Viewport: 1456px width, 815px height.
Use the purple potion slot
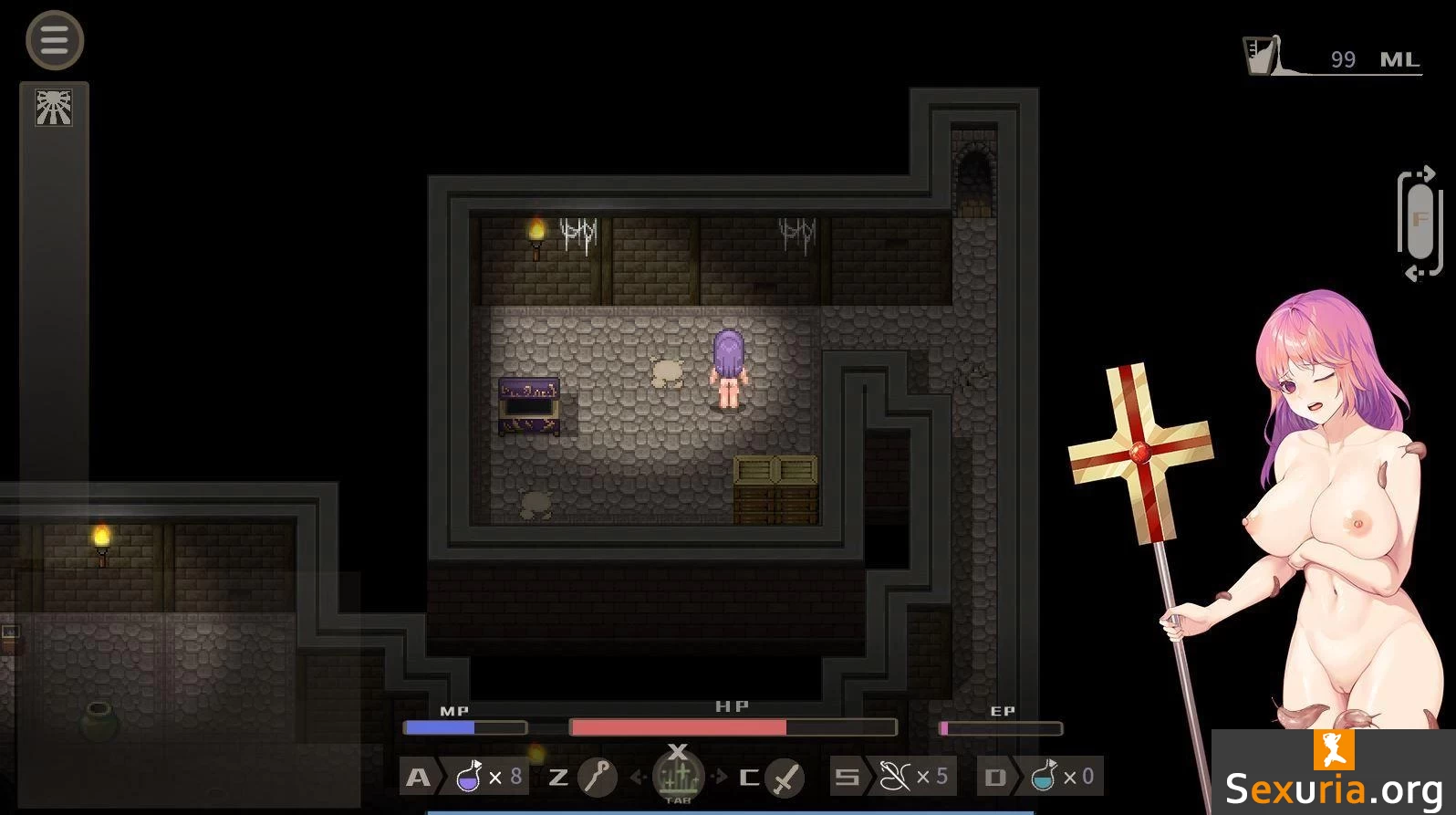pos(469,777)
